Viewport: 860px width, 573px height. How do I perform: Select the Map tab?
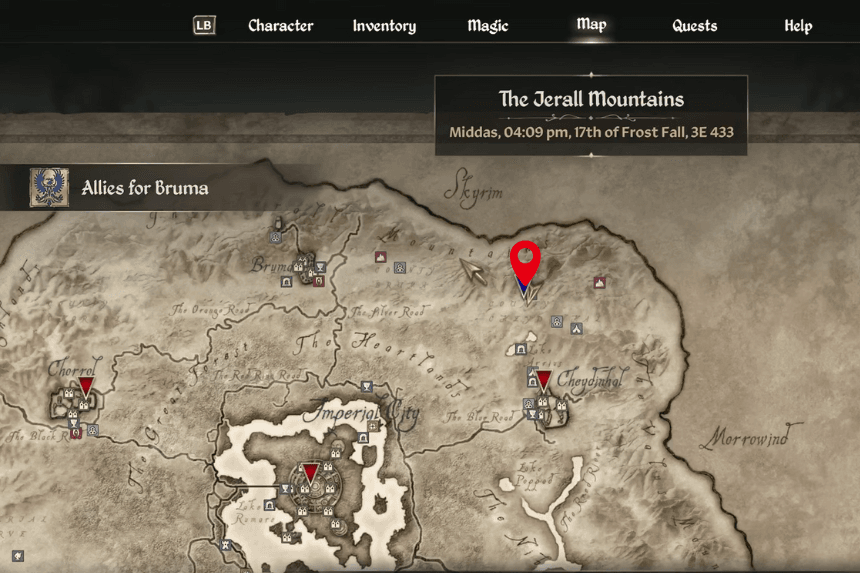pos(591,25)
